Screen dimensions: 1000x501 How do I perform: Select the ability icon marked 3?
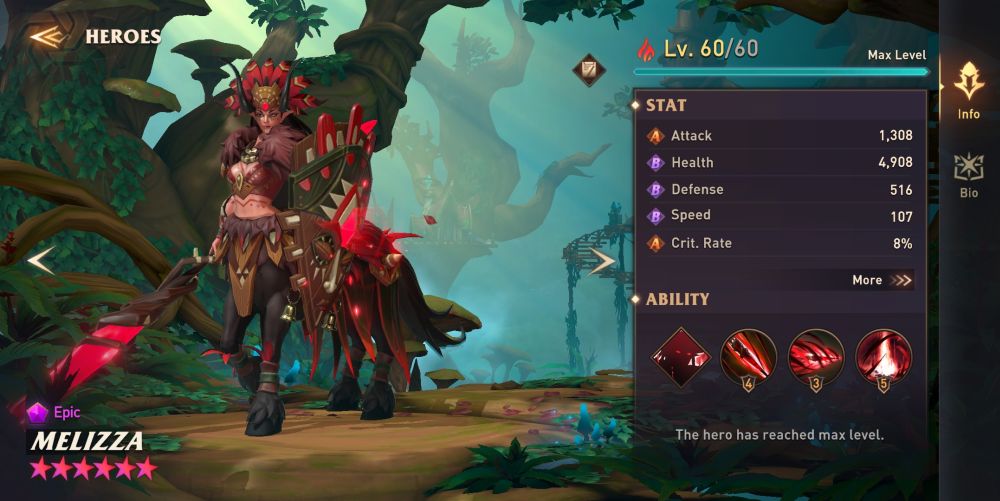(816, 356)
